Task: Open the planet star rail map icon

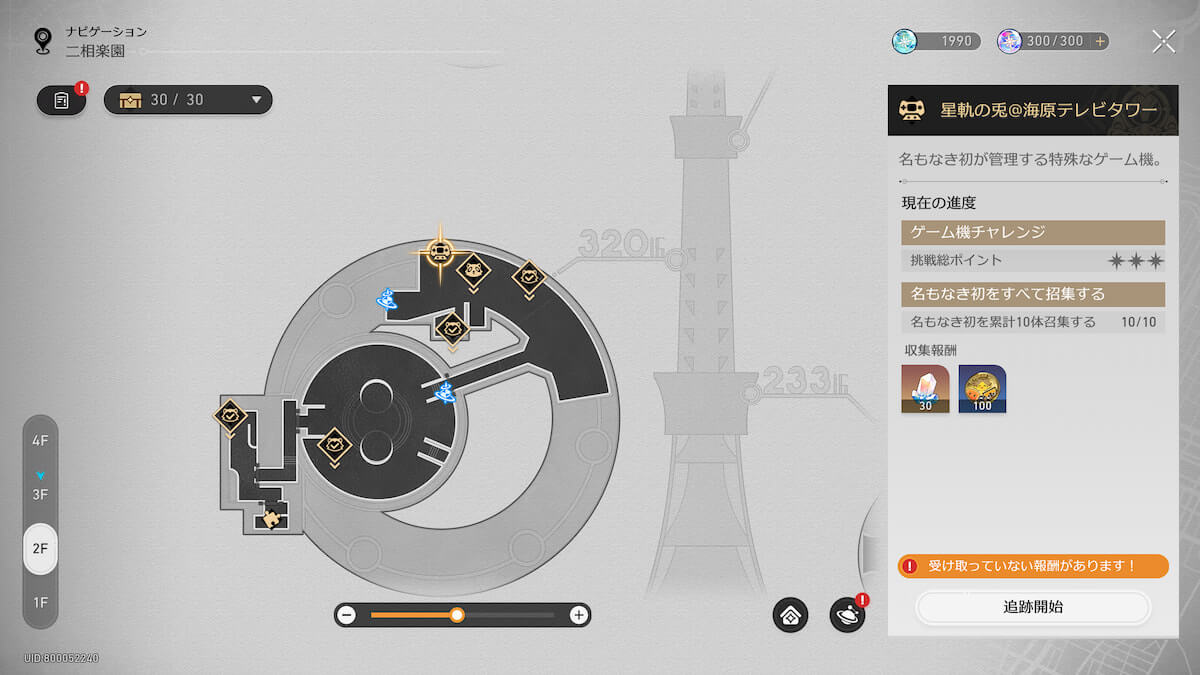Action: [847, 615]
